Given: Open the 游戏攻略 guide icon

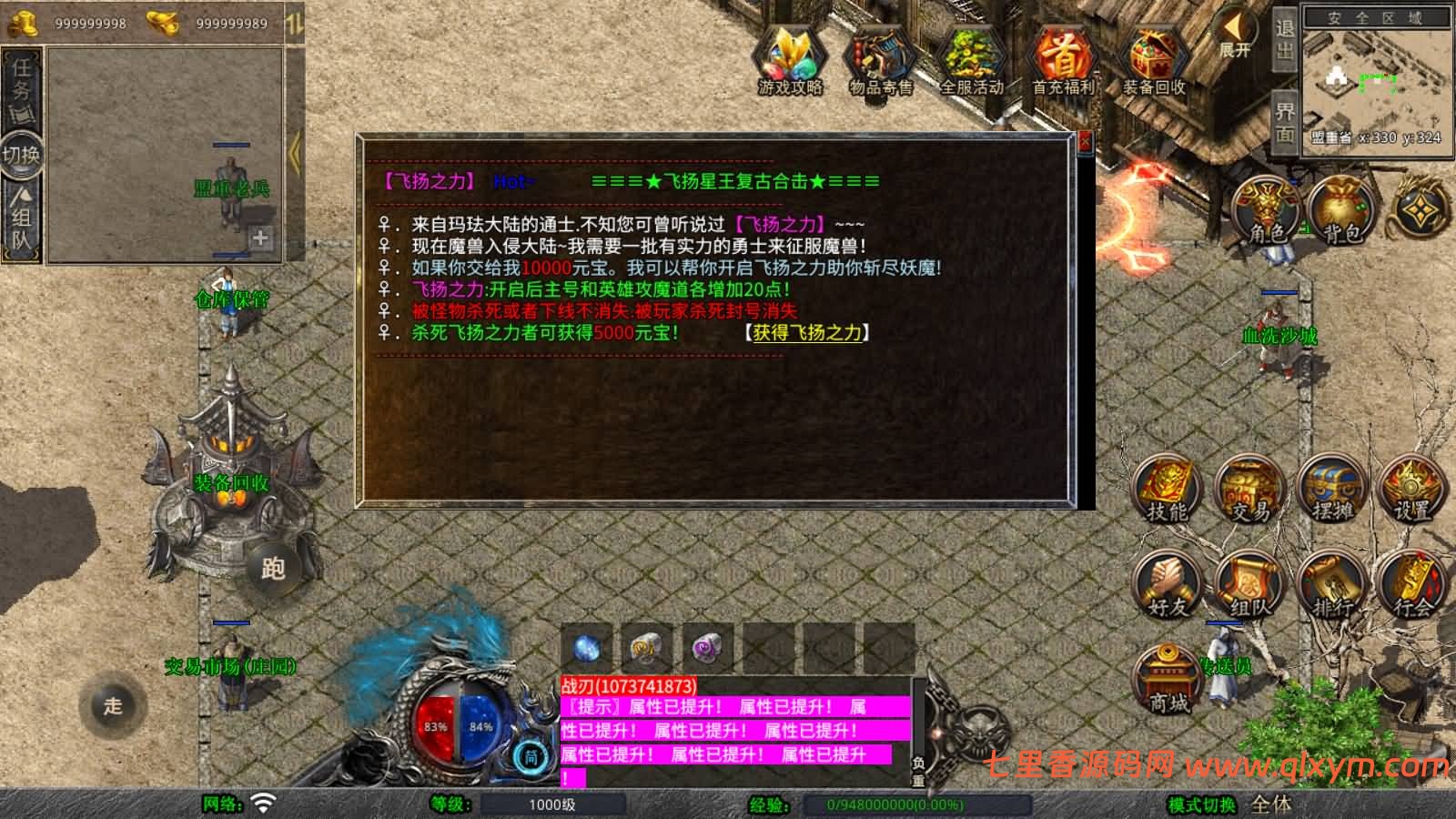Looking at the screenshot, I should (791, 59).
